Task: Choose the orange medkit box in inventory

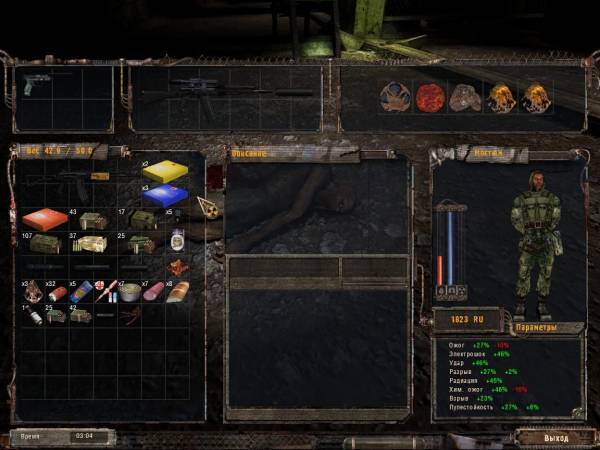Action: point(45,219)
